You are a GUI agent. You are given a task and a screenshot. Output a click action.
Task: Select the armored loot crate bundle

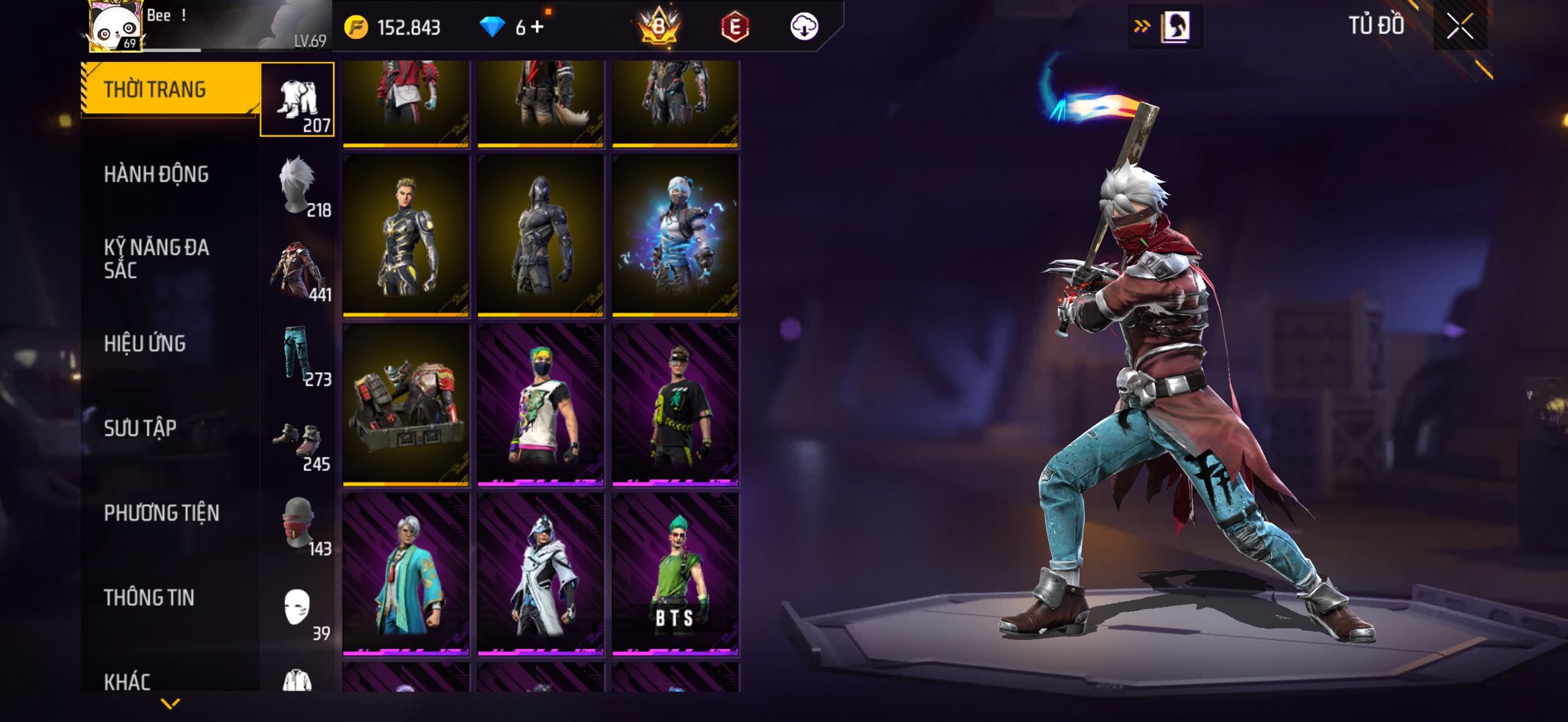406,405
